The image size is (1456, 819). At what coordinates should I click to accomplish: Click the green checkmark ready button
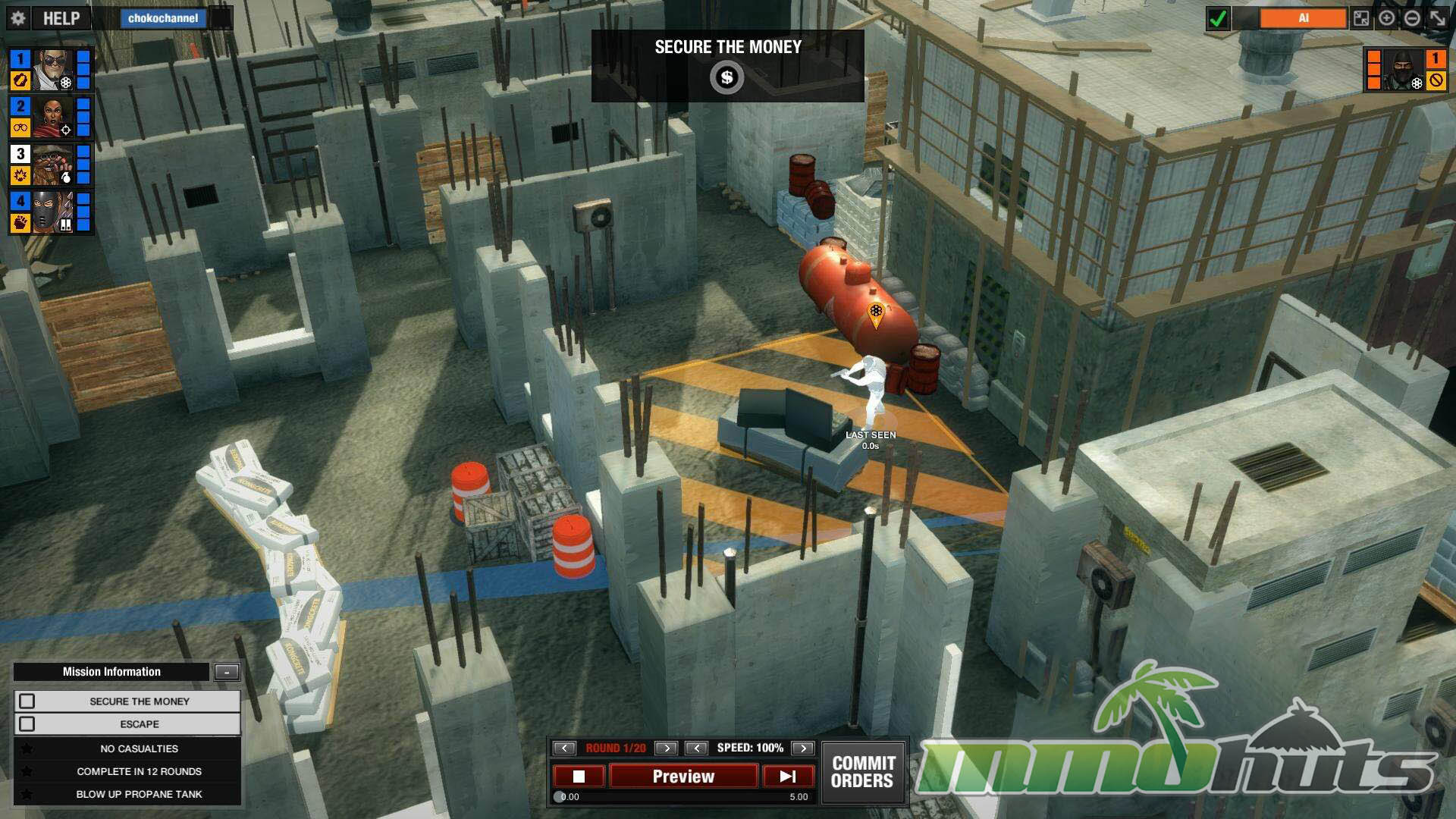1218,18
